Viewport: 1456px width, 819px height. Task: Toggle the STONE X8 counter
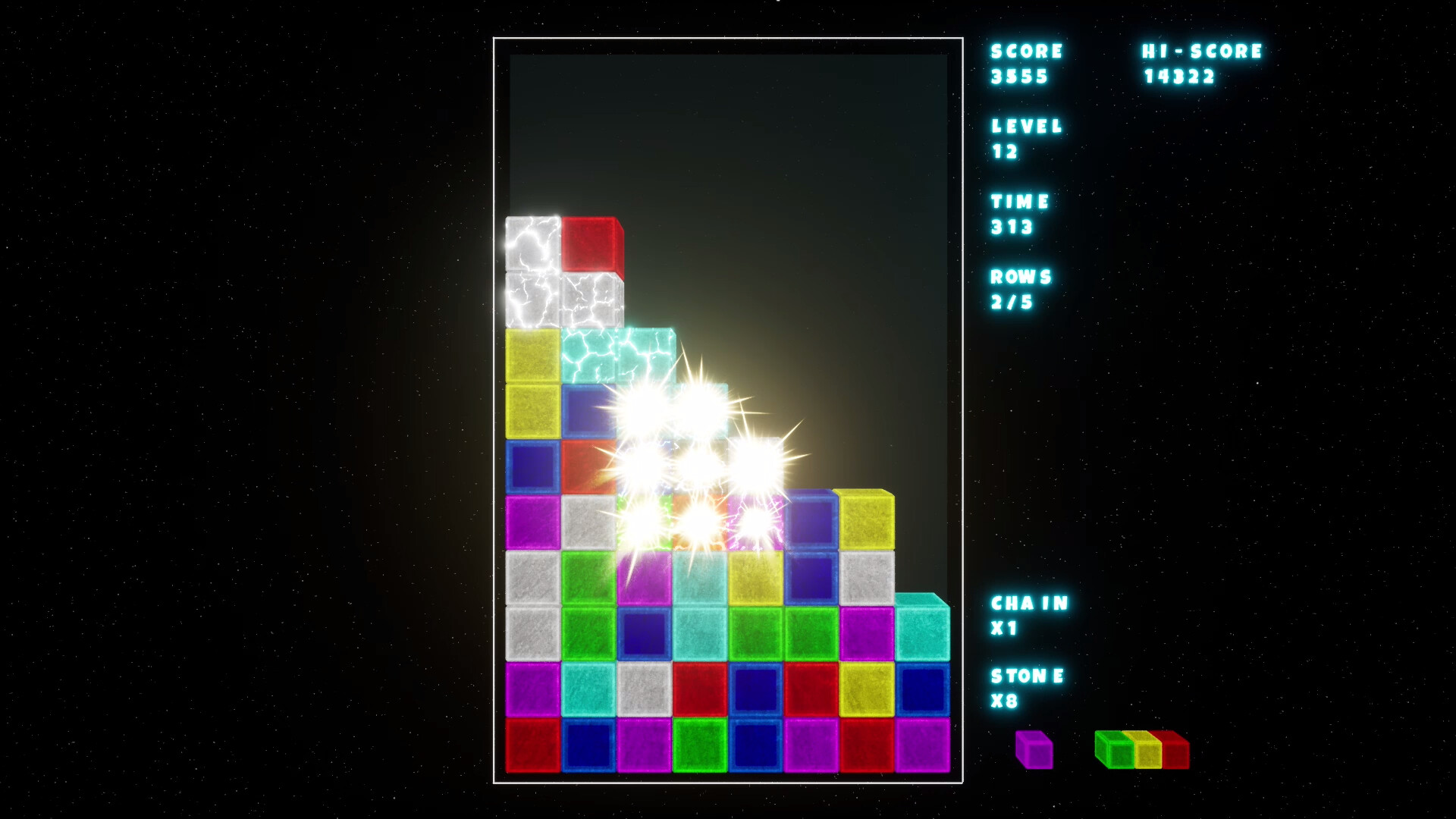[x=1025, y=689]
